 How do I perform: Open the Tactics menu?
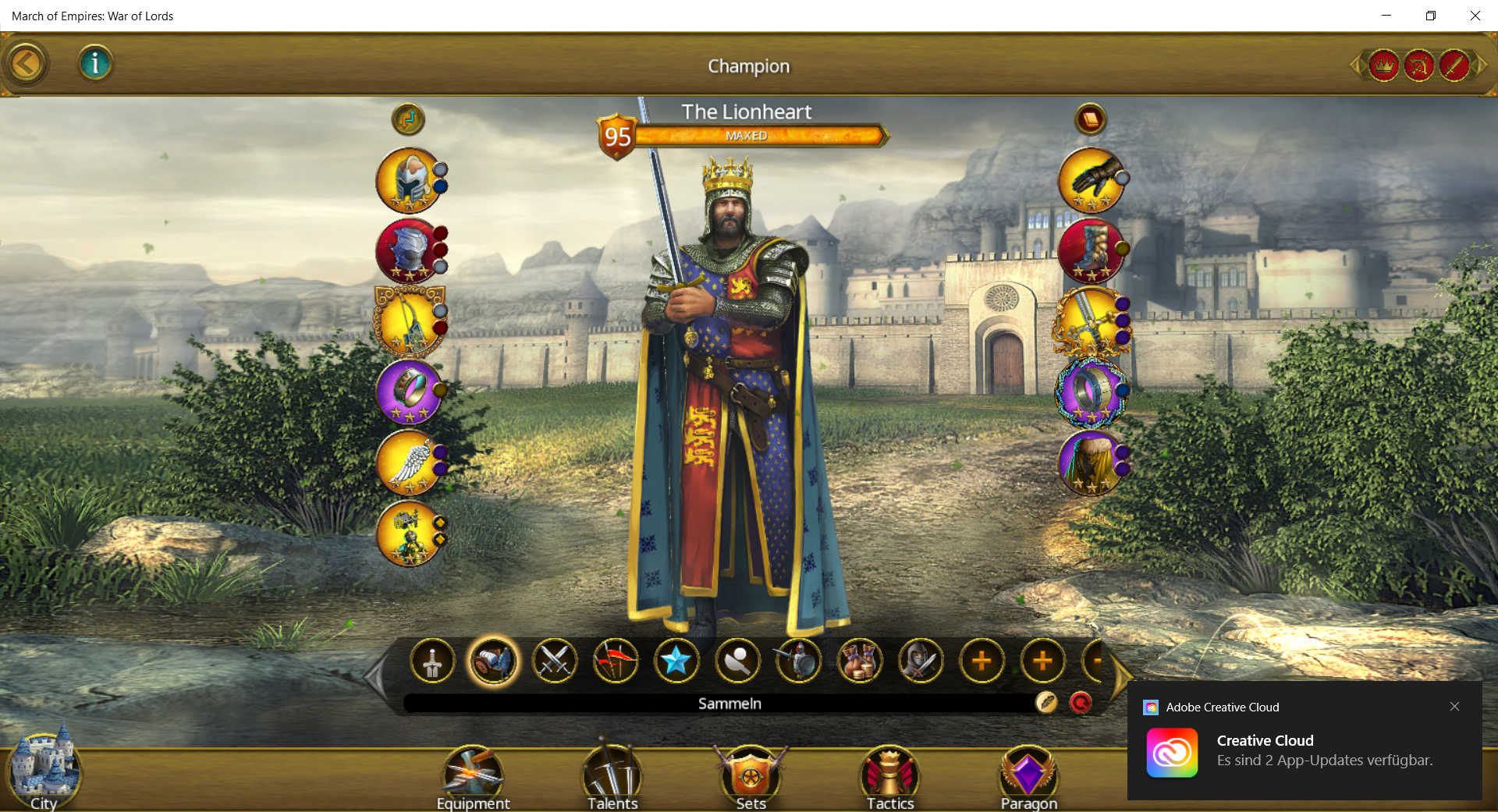click(890, 778)
